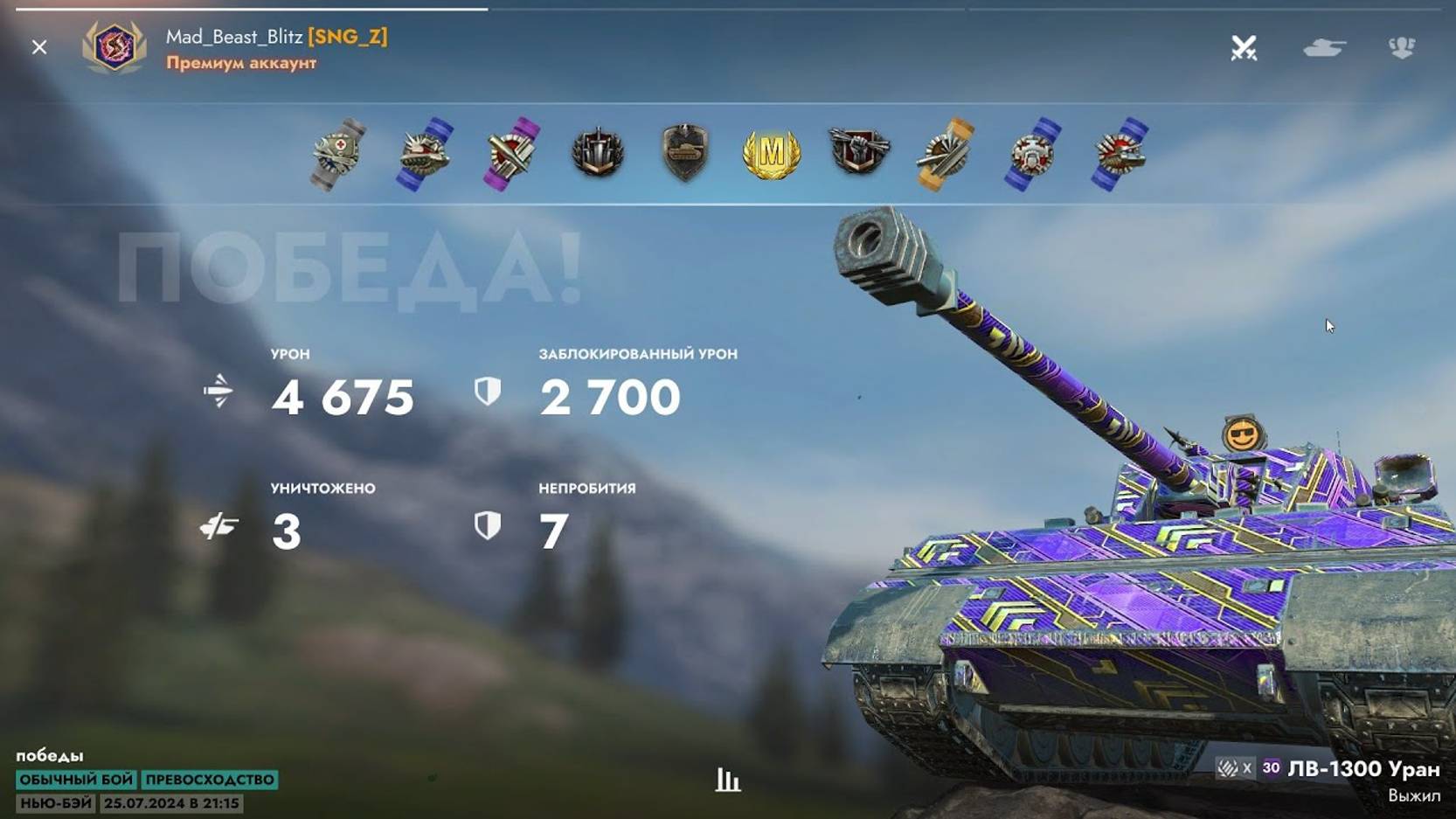Select the red cross medal with gray ribbon

339,154
